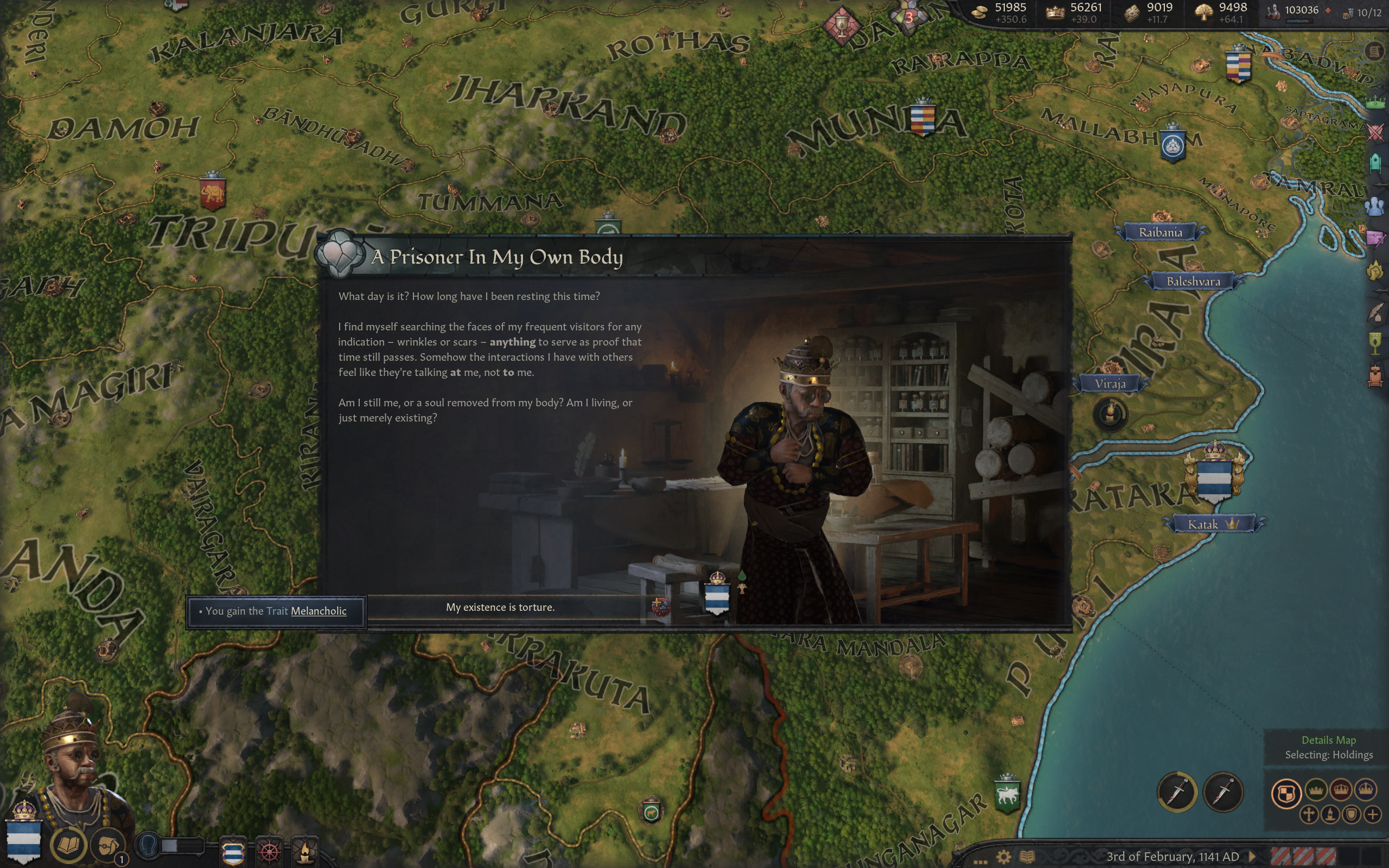Screen dimensions: 1389x868
Task: Switch to the faith cross map mode
Action: click(1308, 814)
